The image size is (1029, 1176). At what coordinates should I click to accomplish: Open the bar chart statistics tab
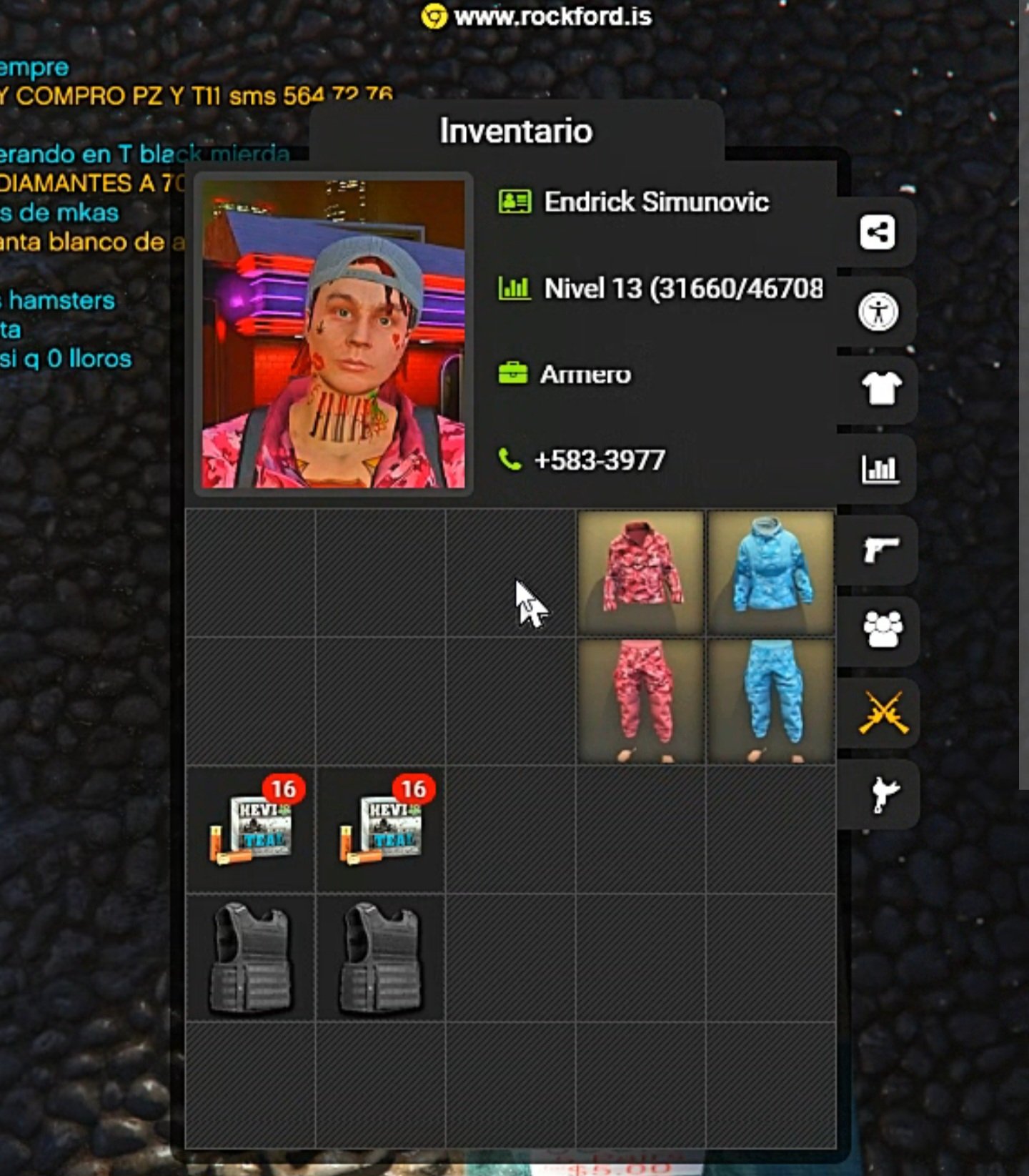(x=880, y=470)
